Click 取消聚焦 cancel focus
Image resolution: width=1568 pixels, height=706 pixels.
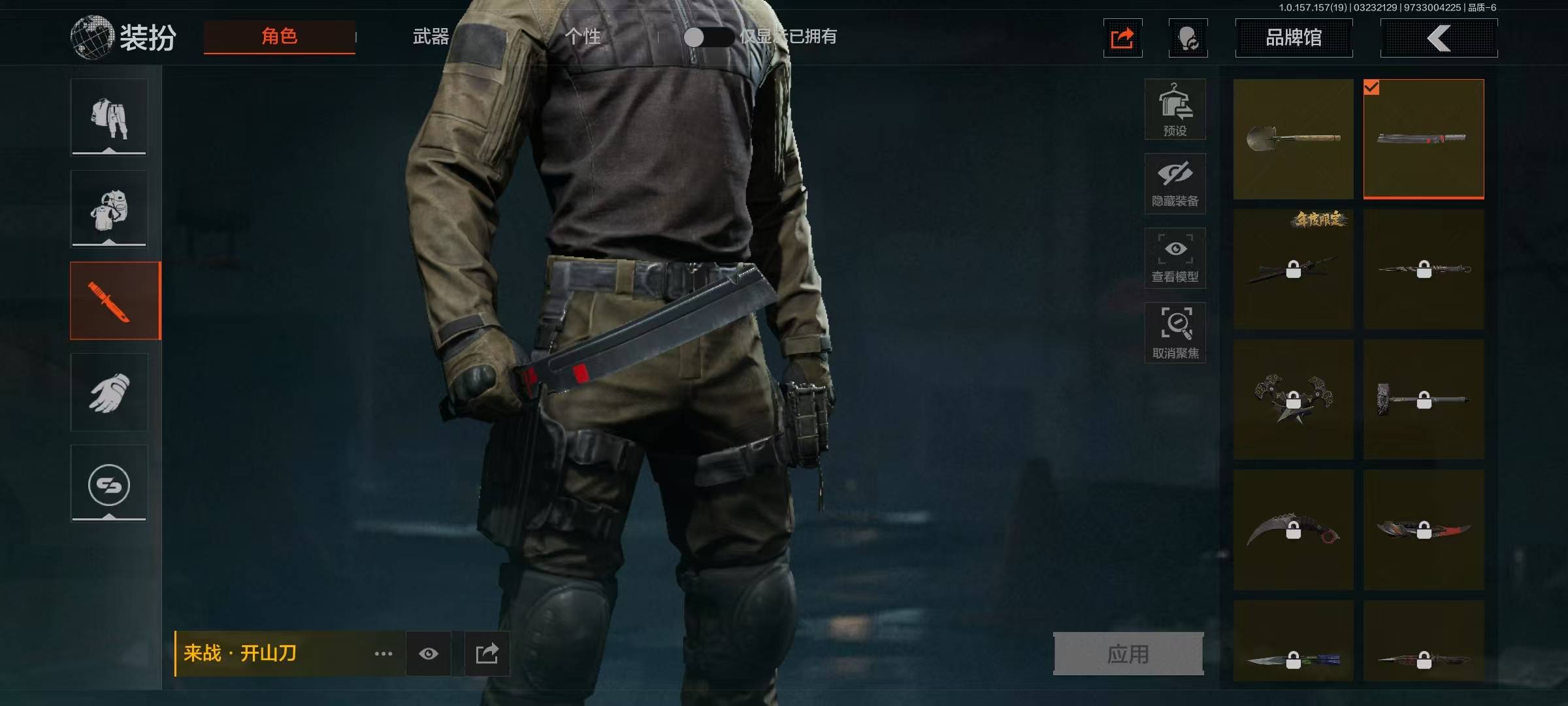click(x=1175, y=333)
